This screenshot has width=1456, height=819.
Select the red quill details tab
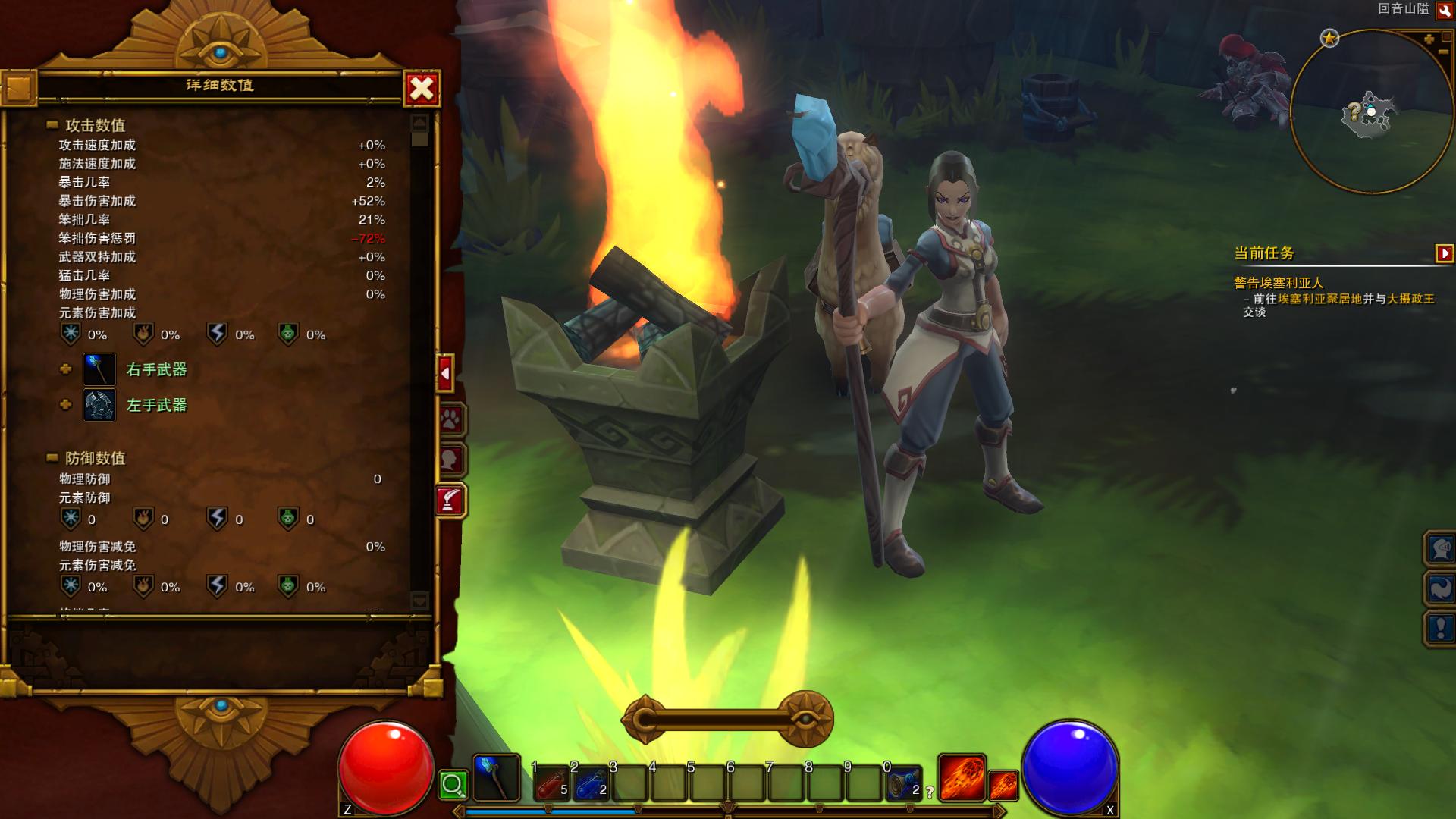click(x=450, y=500)
